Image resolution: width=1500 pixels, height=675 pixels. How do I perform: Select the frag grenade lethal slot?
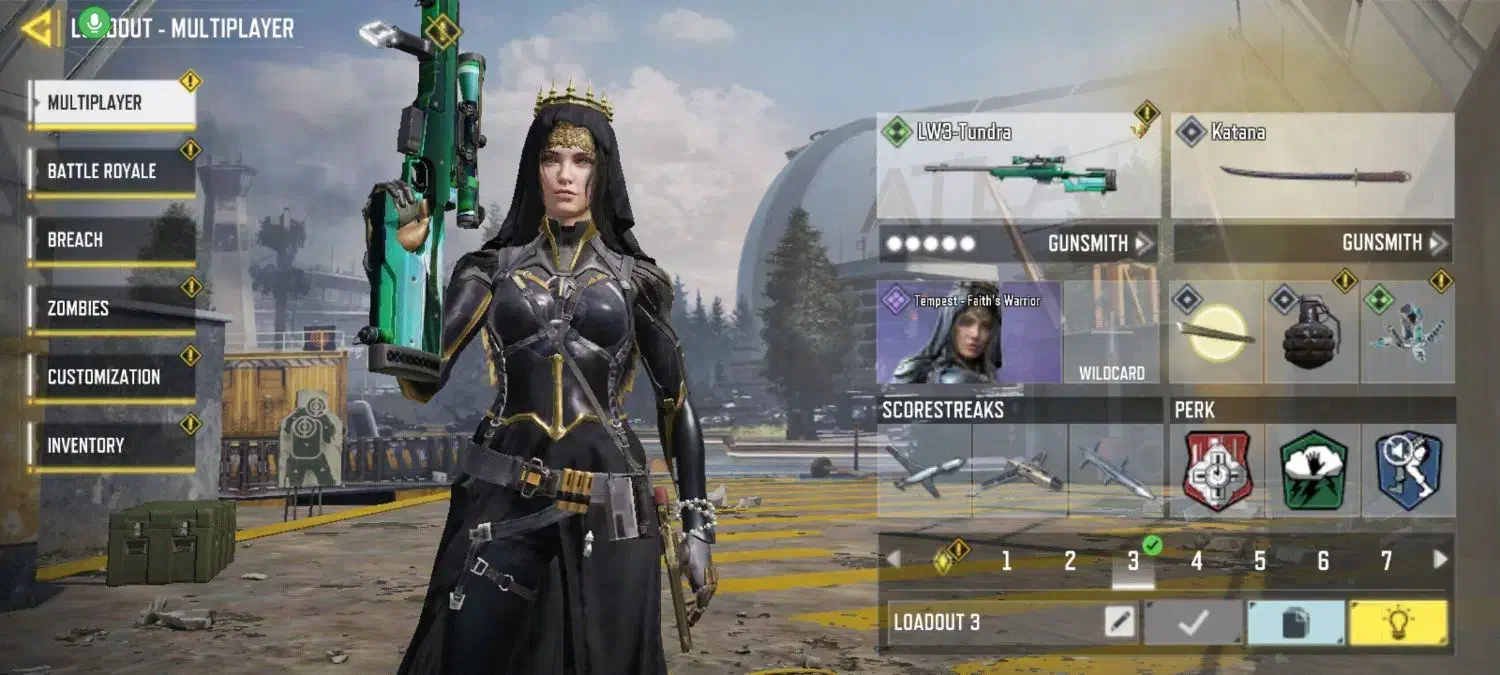(x=1311, y=333)
